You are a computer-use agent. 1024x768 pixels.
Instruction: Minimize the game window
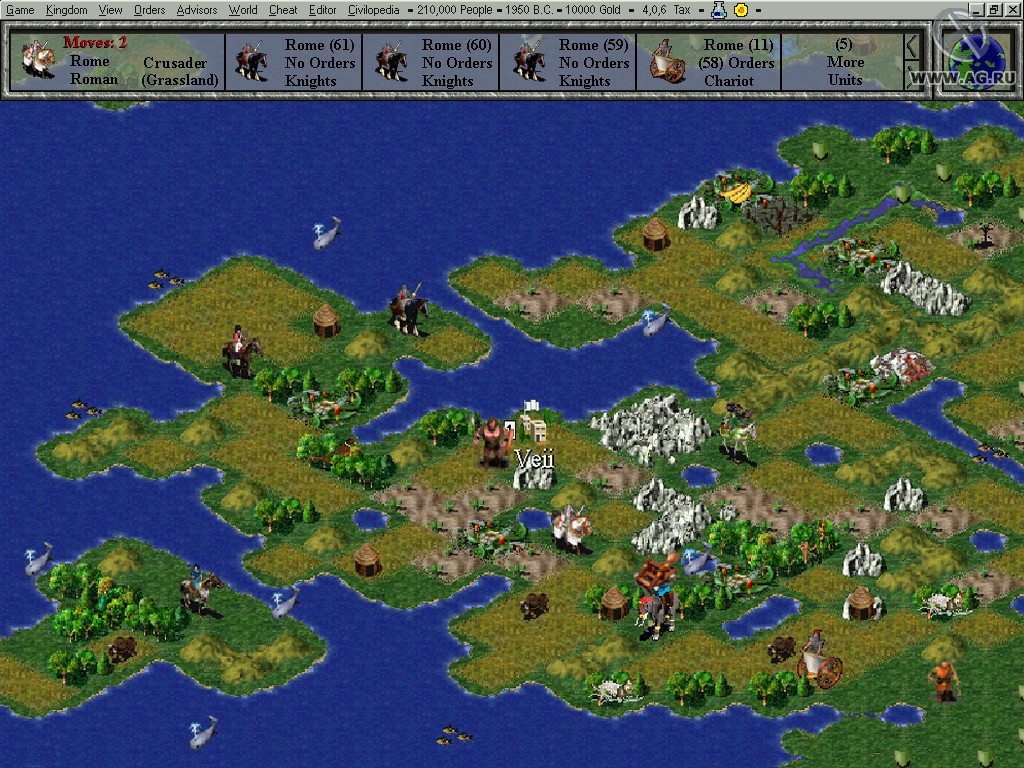(x=977, y=9)
